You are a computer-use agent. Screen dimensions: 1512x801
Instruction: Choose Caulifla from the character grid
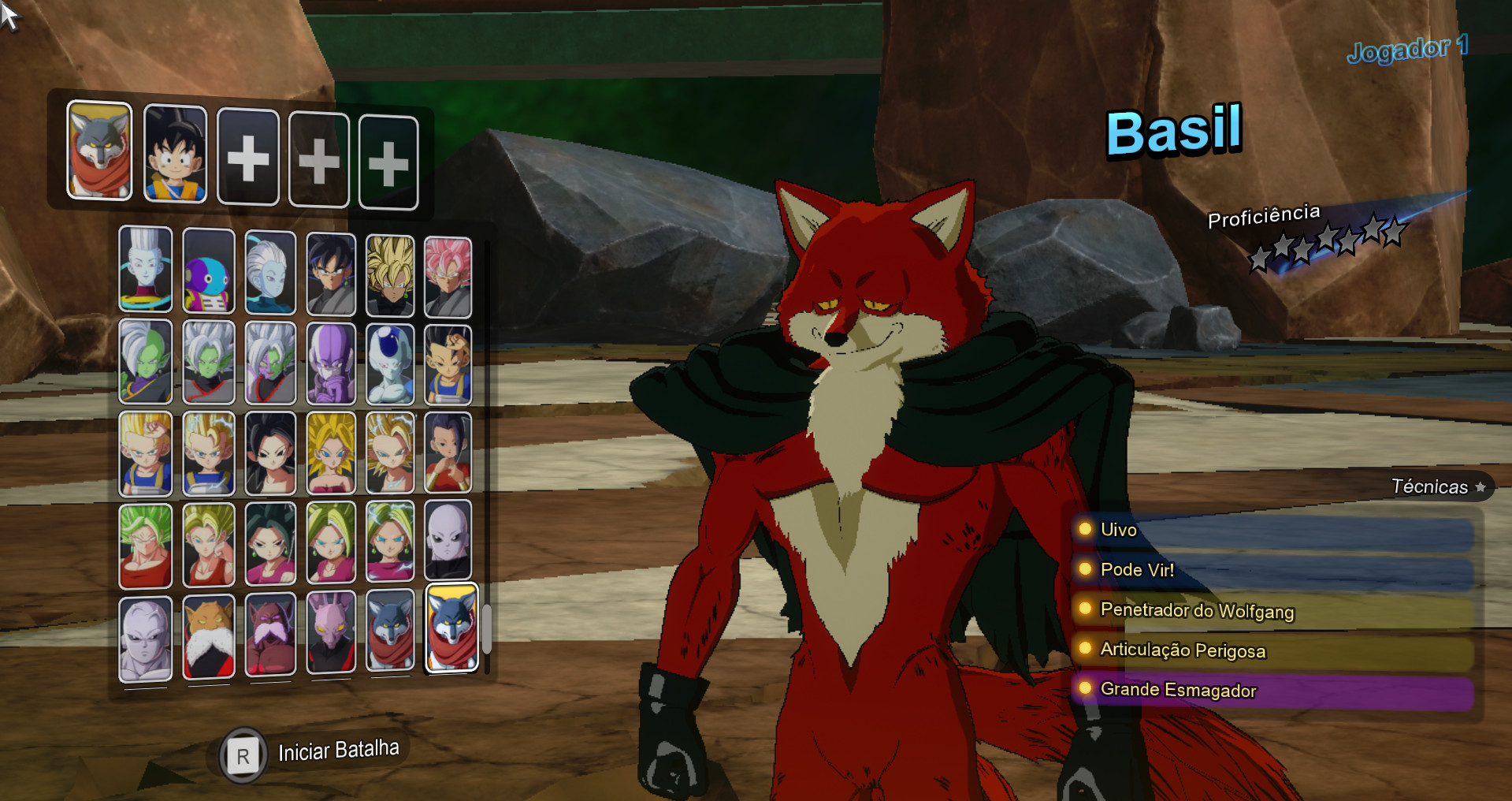(x=270, y=453)
